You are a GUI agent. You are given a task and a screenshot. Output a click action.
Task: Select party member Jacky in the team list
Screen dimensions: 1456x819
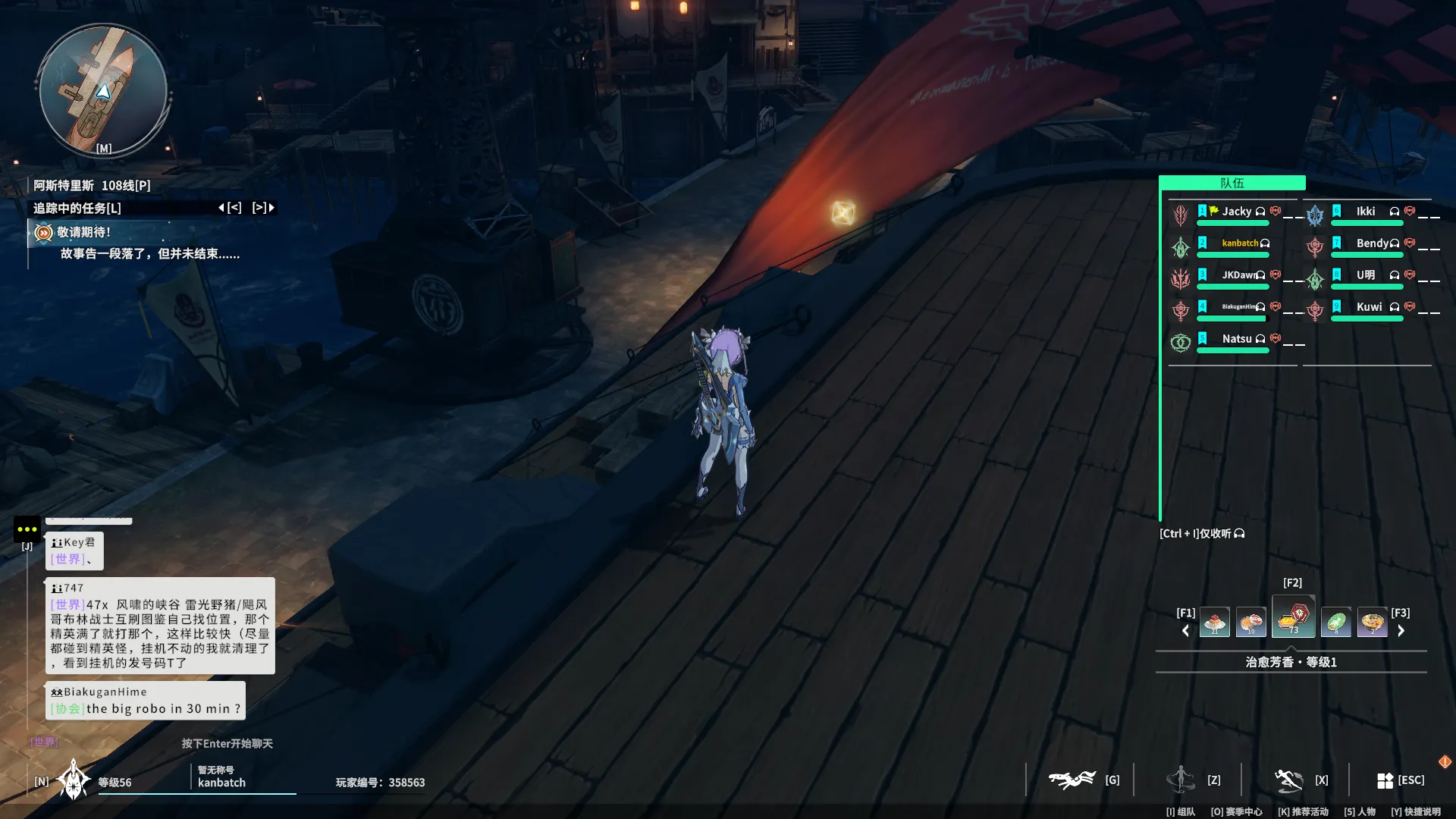1236,212
